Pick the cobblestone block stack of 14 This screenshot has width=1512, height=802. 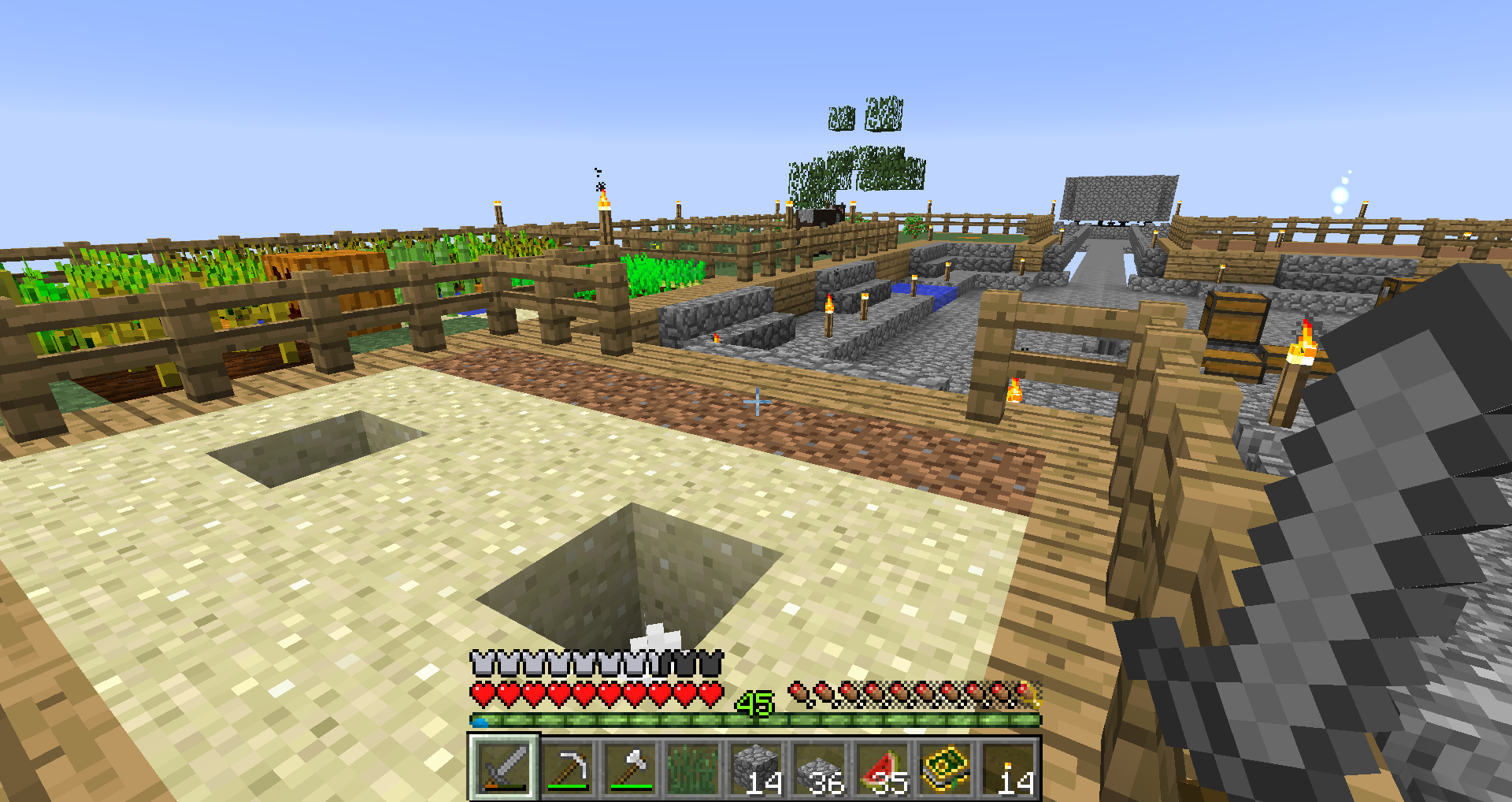(756, 767)
